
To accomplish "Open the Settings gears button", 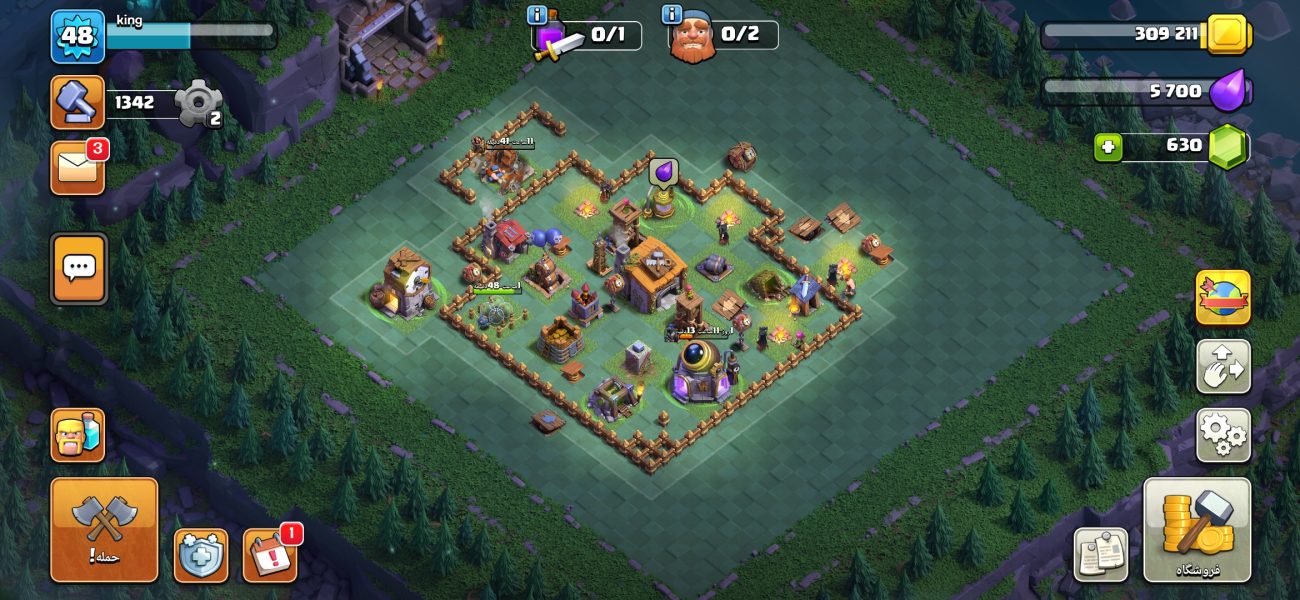I will [x=1223, y=435].
